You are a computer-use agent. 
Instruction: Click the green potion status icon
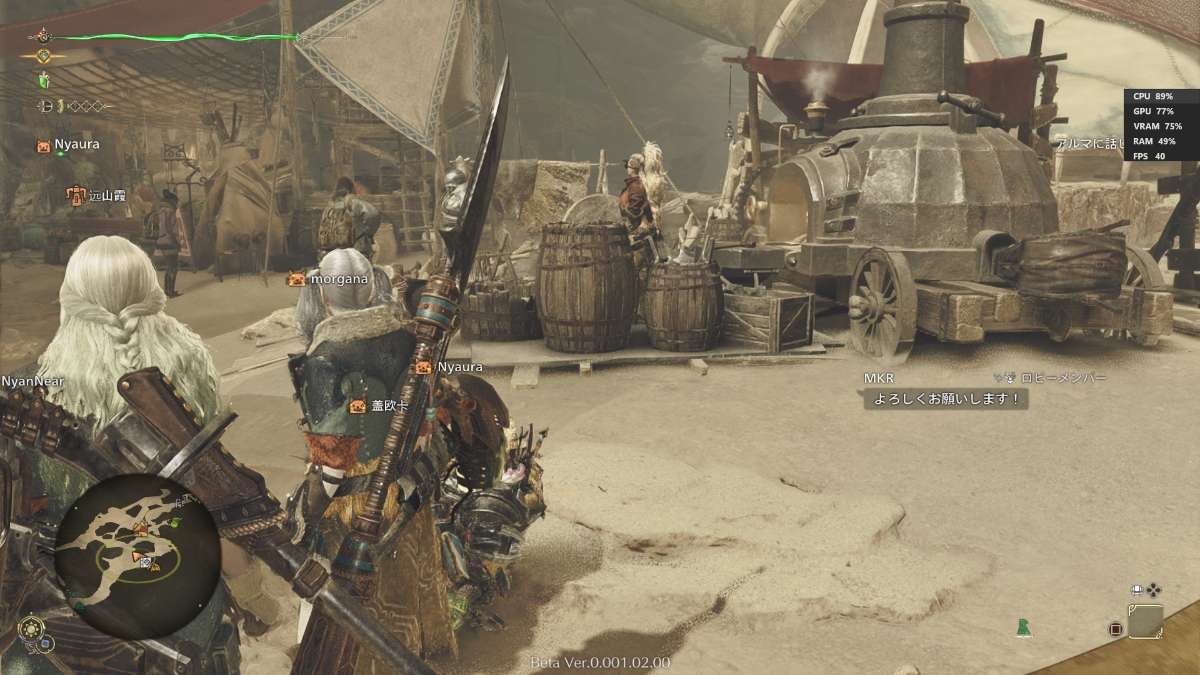[x=43, y=80]
